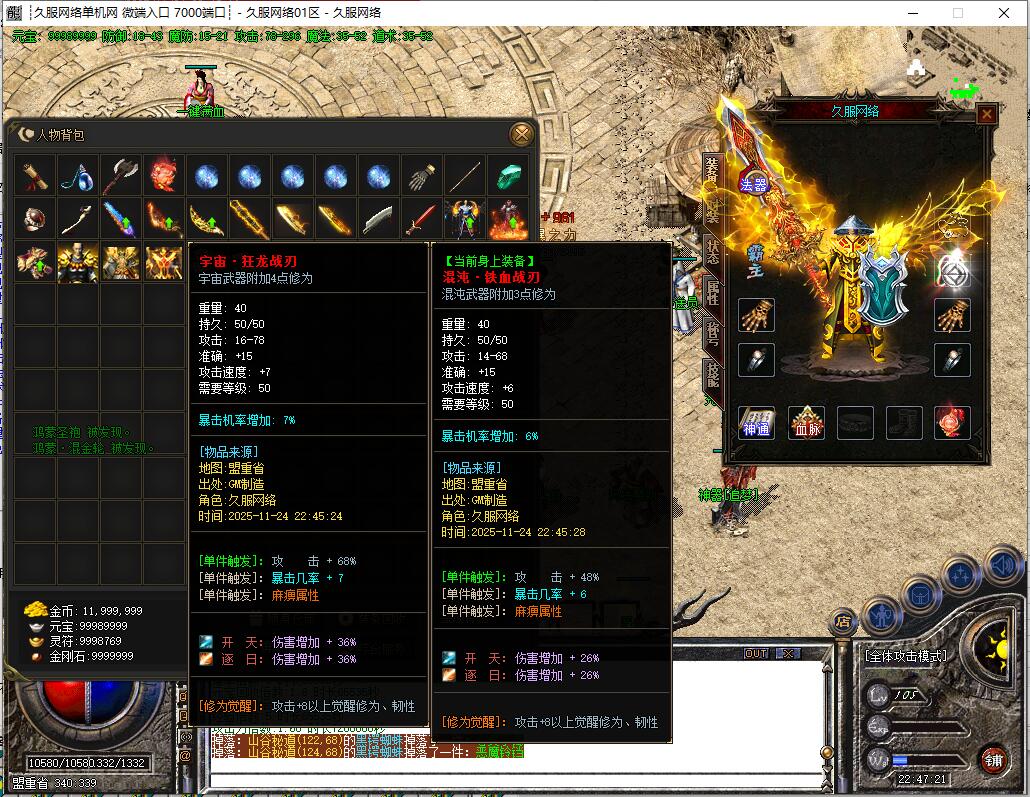Image resolution: width=1030 pixels, height=797 pixels.
Task: Switch to the 状态 status tab
Action: click(x=711, y=251)
